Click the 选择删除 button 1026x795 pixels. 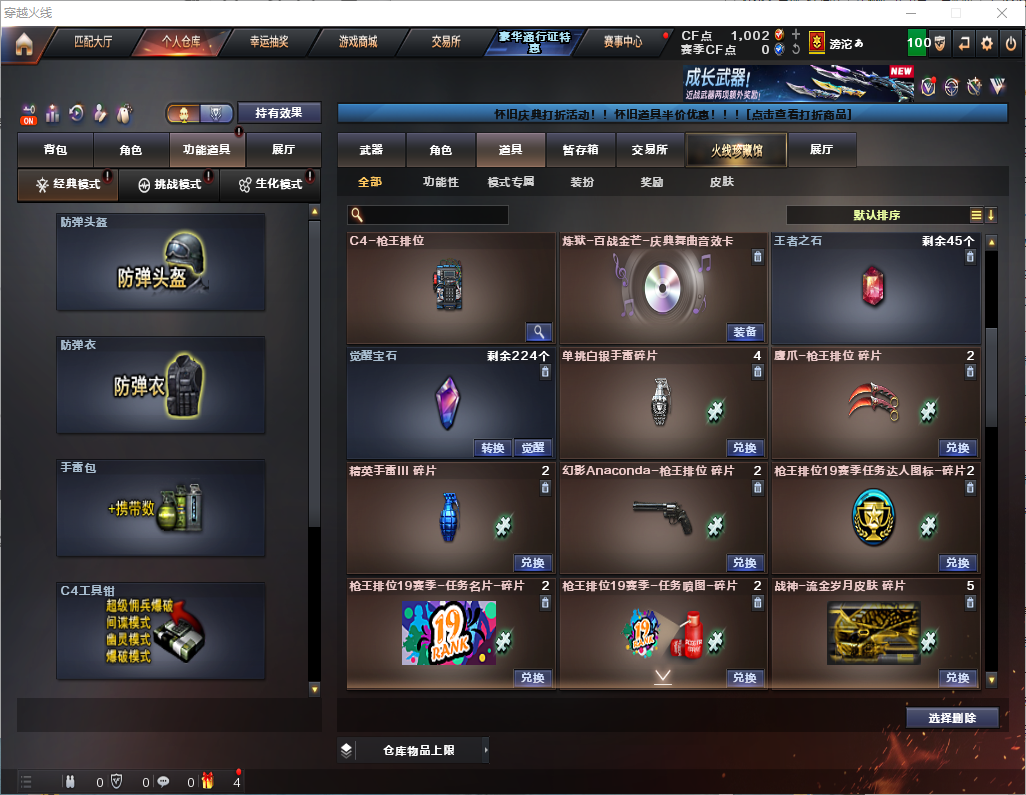(x=952, y=718)
